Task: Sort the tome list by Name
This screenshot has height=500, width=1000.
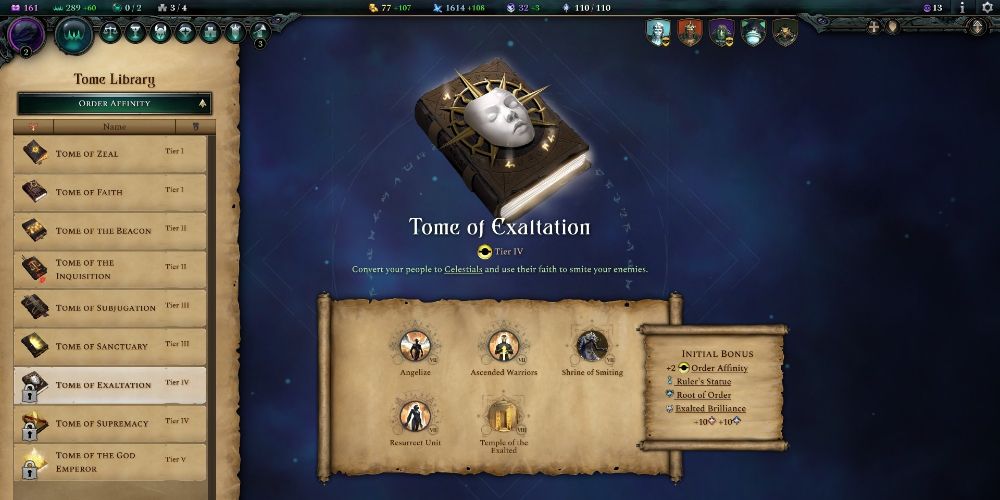Action: 115,127
